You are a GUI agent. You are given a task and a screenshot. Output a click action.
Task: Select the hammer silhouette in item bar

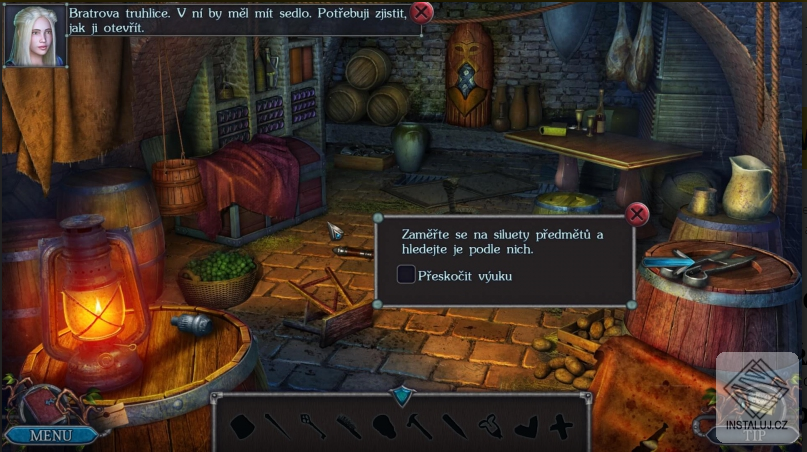420,426
